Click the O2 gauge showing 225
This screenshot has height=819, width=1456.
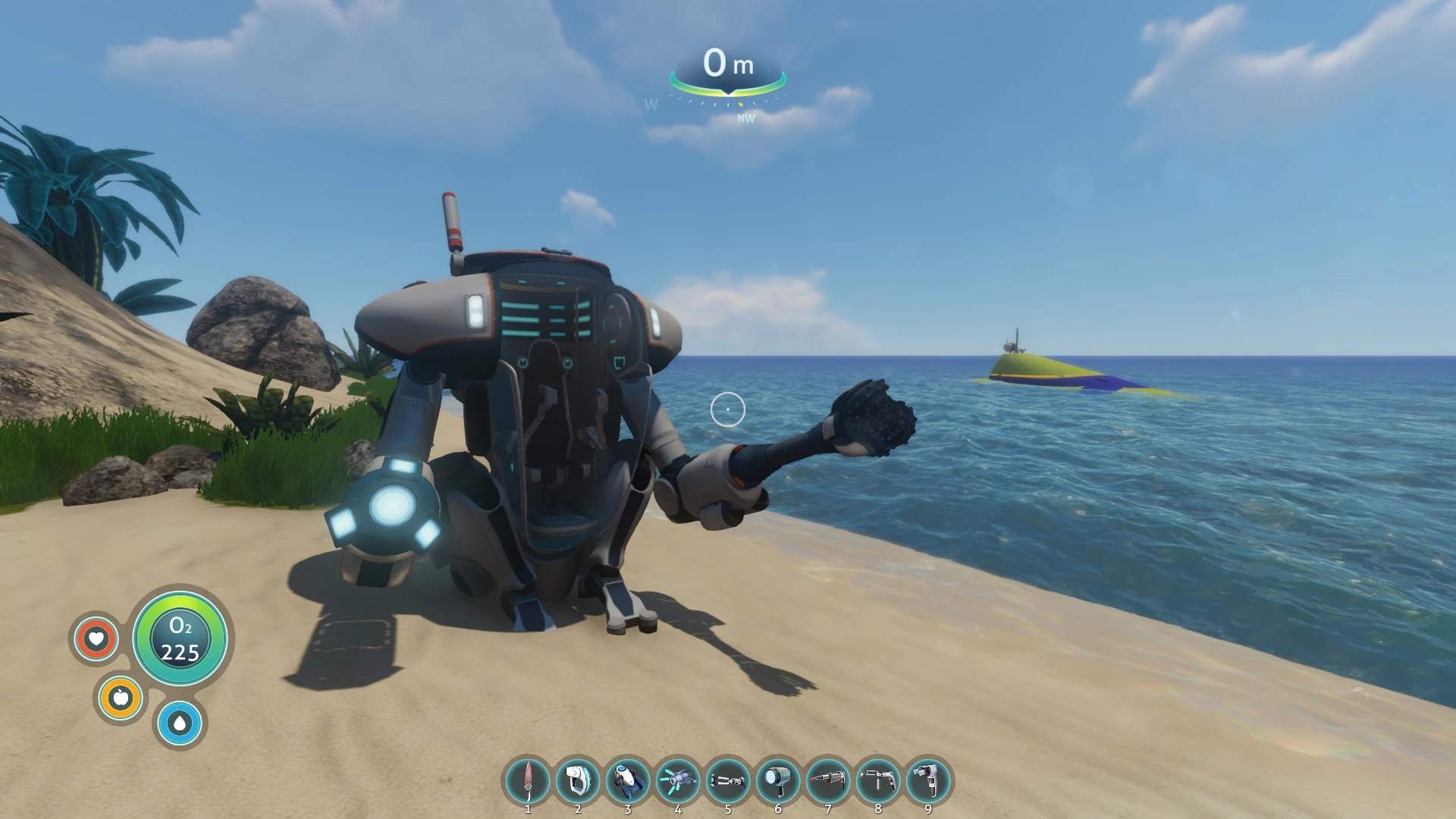(180, 639)
